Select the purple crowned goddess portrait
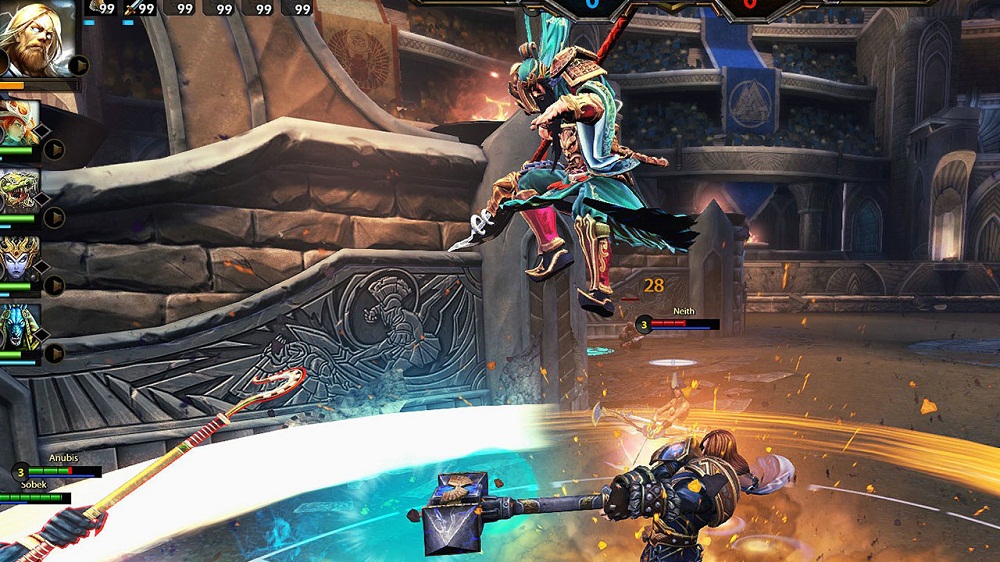This screenshot has height=562, width=1000. 20,258
